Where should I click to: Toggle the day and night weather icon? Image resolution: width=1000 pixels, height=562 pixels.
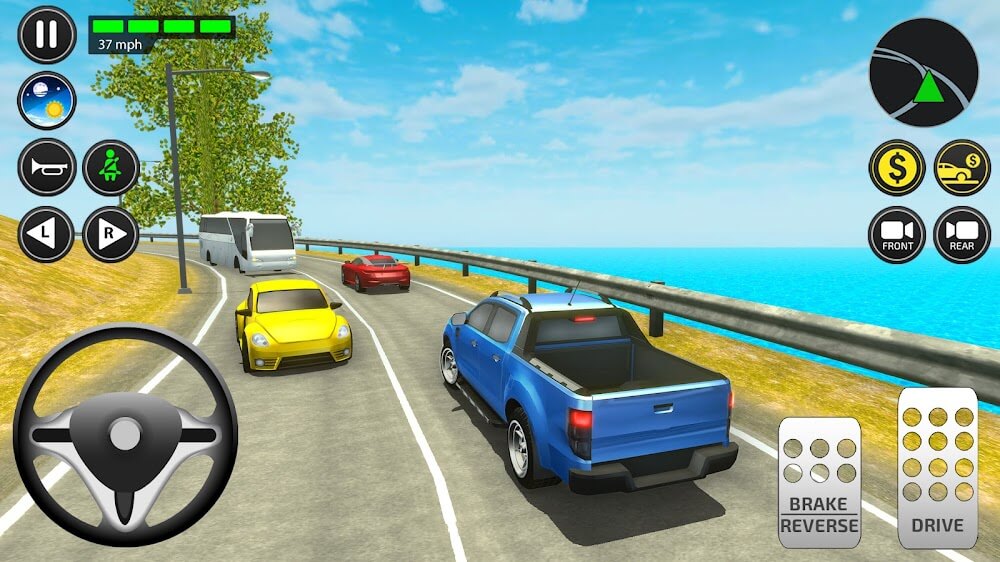coord(47,101)
